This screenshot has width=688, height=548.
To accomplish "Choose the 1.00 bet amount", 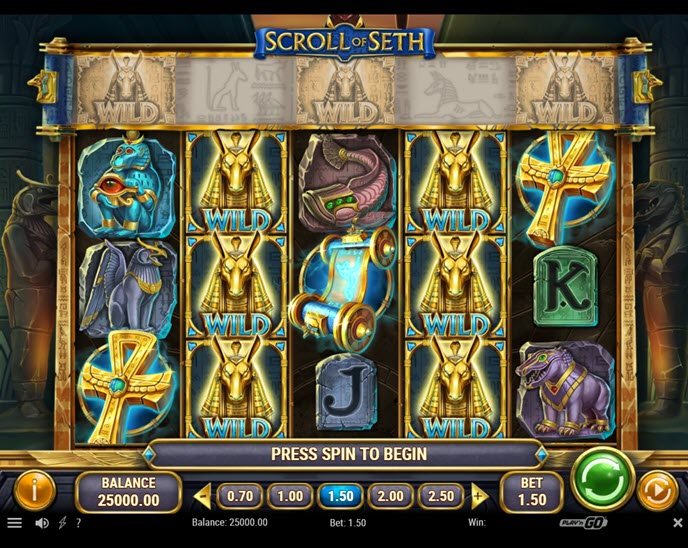I will point(289,495).
